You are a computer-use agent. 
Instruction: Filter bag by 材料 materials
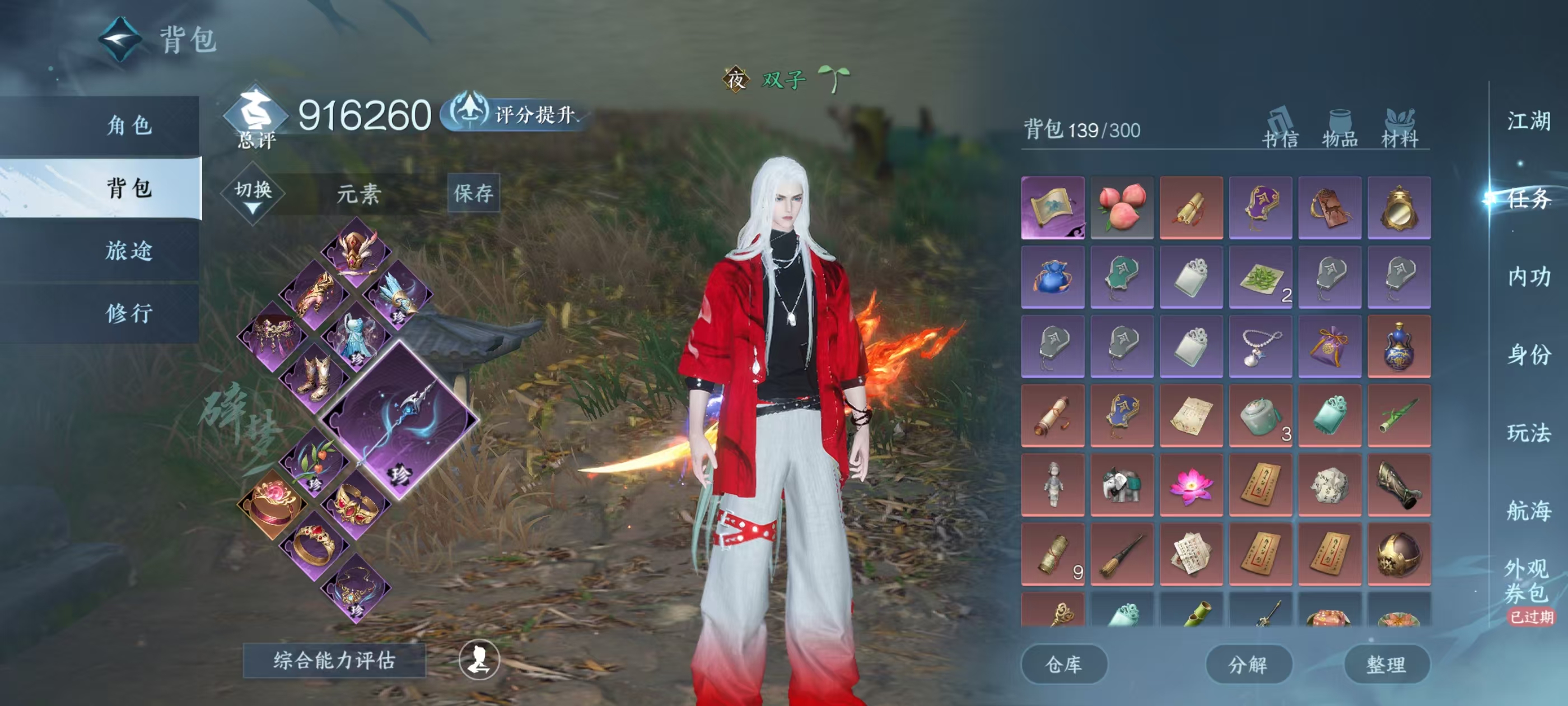(1399, 130)
